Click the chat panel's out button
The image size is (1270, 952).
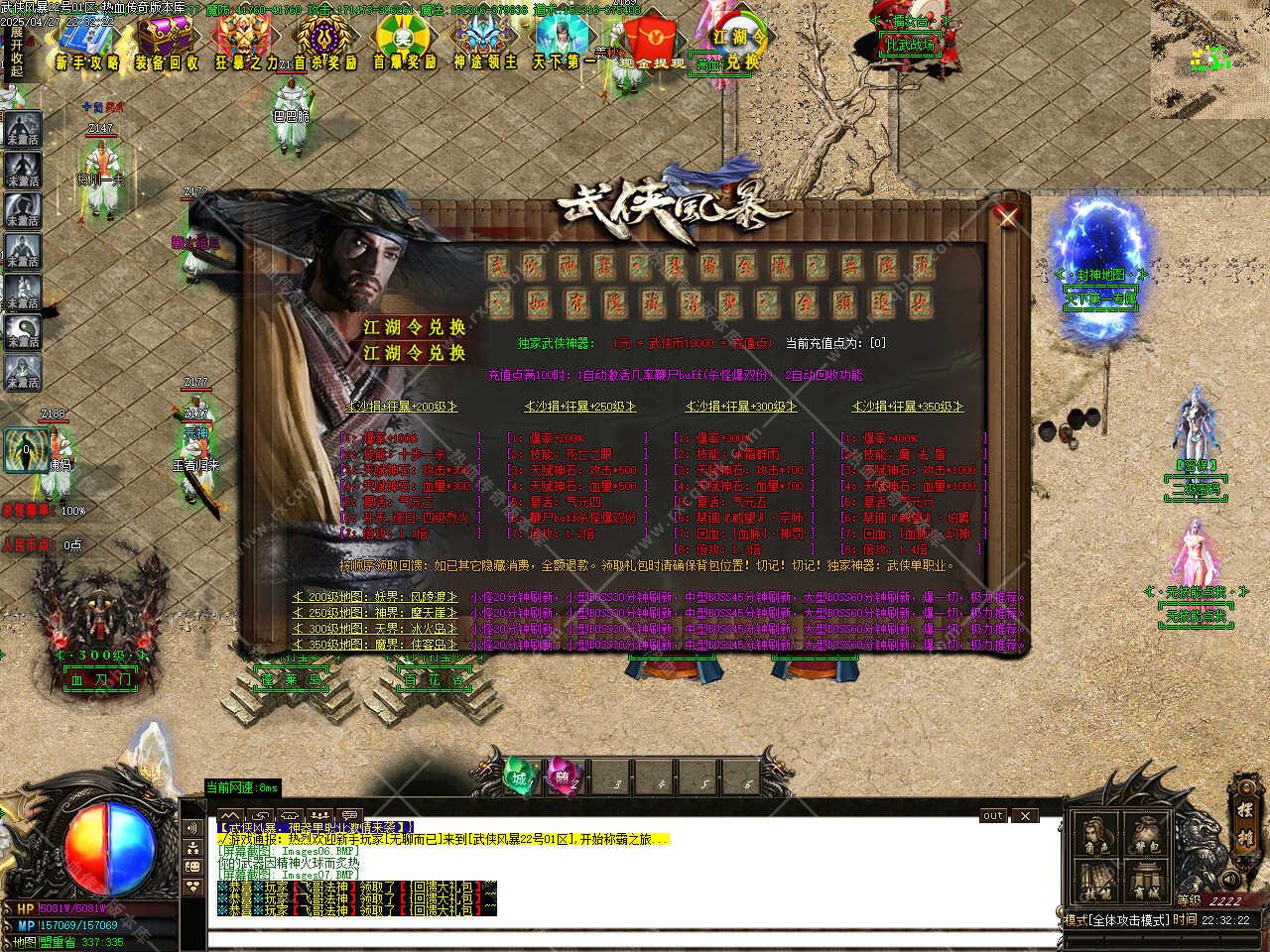click(x=992, y=816)
